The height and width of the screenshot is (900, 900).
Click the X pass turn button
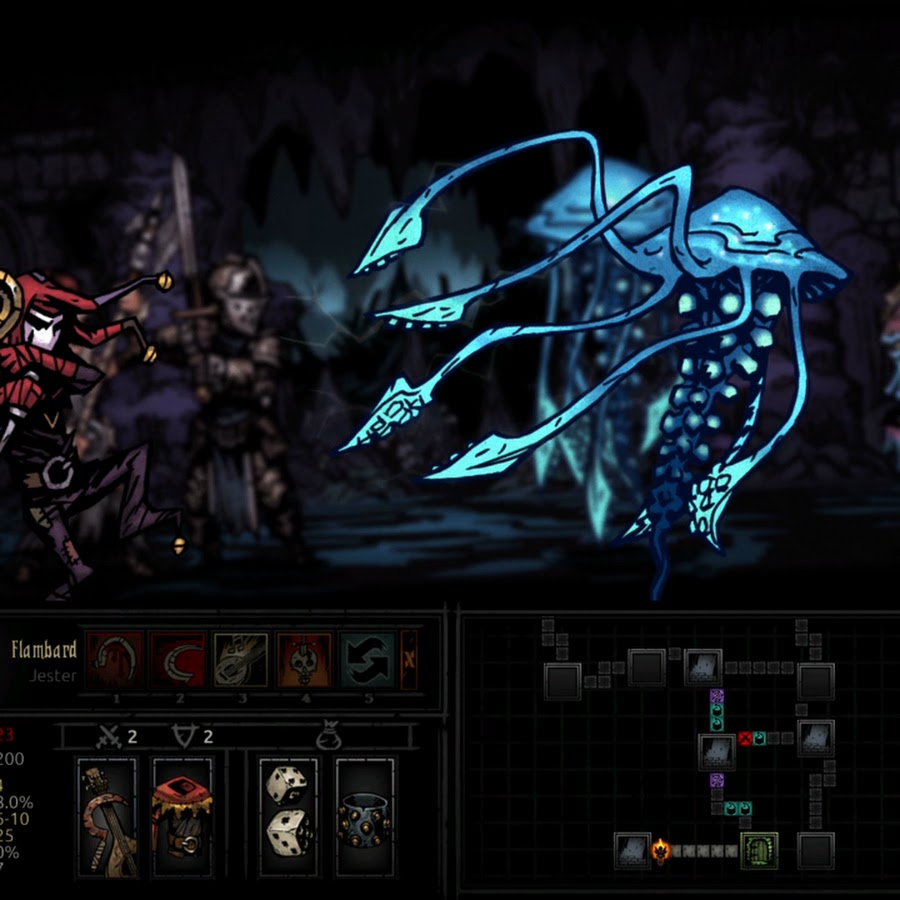(409, 660)
